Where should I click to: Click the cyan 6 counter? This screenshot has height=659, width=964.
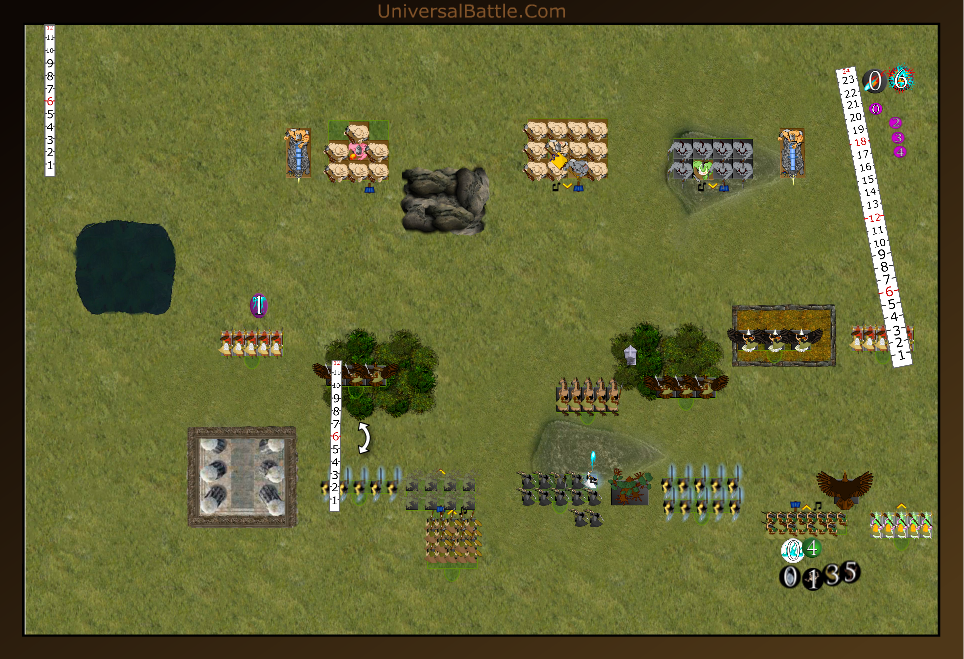click(x=901, y=80)
